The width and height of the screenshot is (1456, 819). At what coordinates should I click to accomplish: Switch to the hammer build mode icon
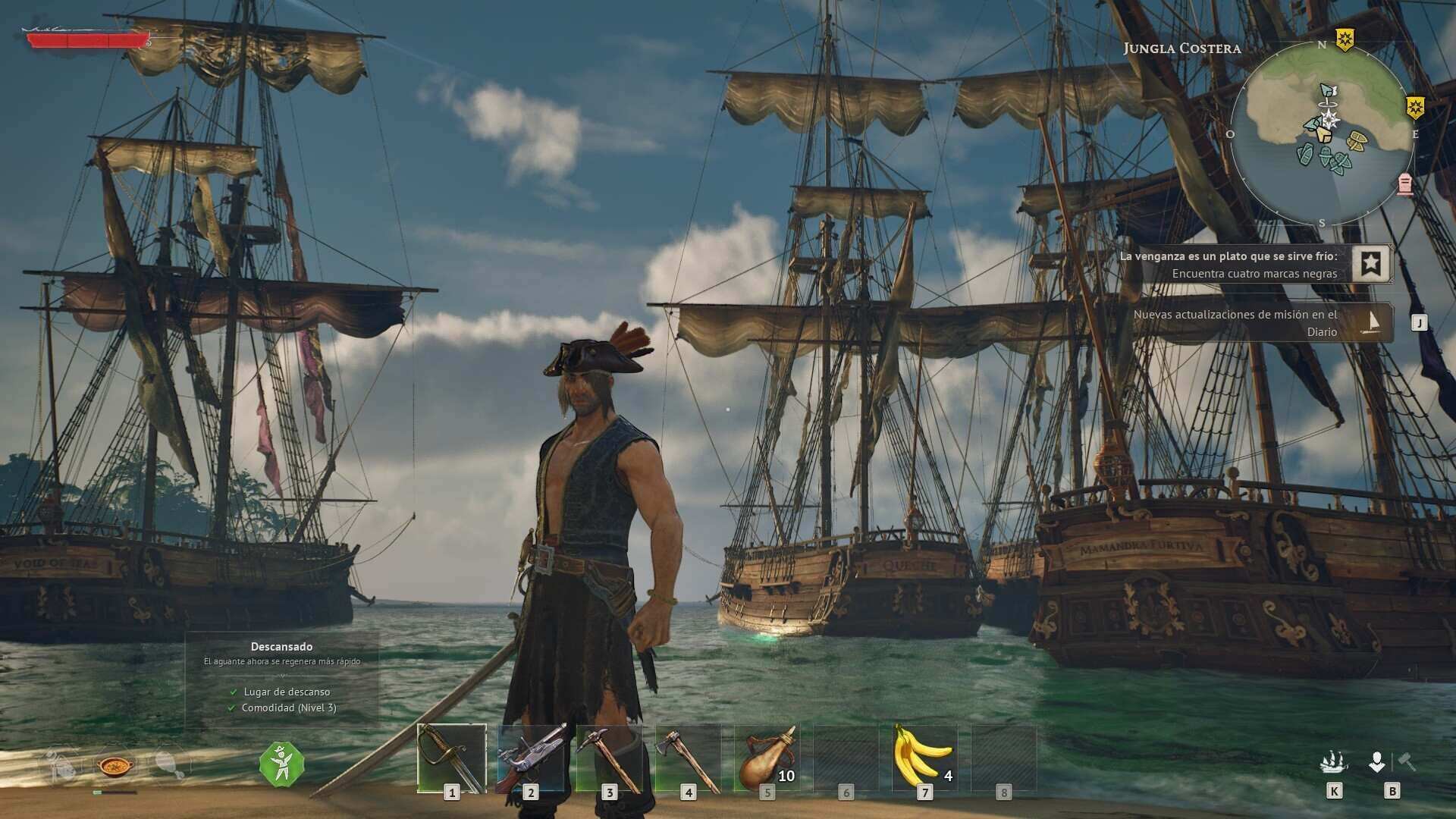pos(1407,761)
